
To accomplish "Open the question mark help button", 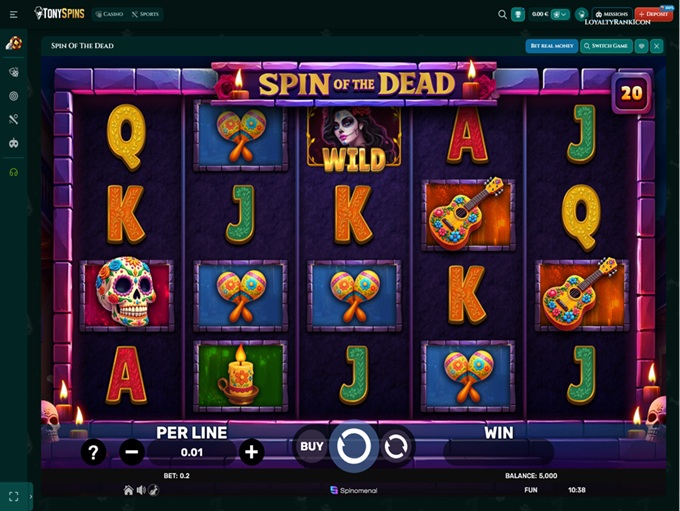I will click(93, 452).
